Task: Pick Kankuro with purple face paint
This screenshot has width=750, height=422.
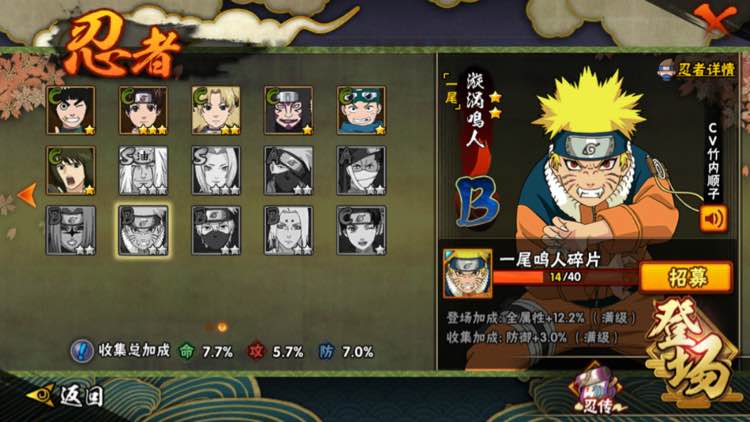Action: click(288, 110)
